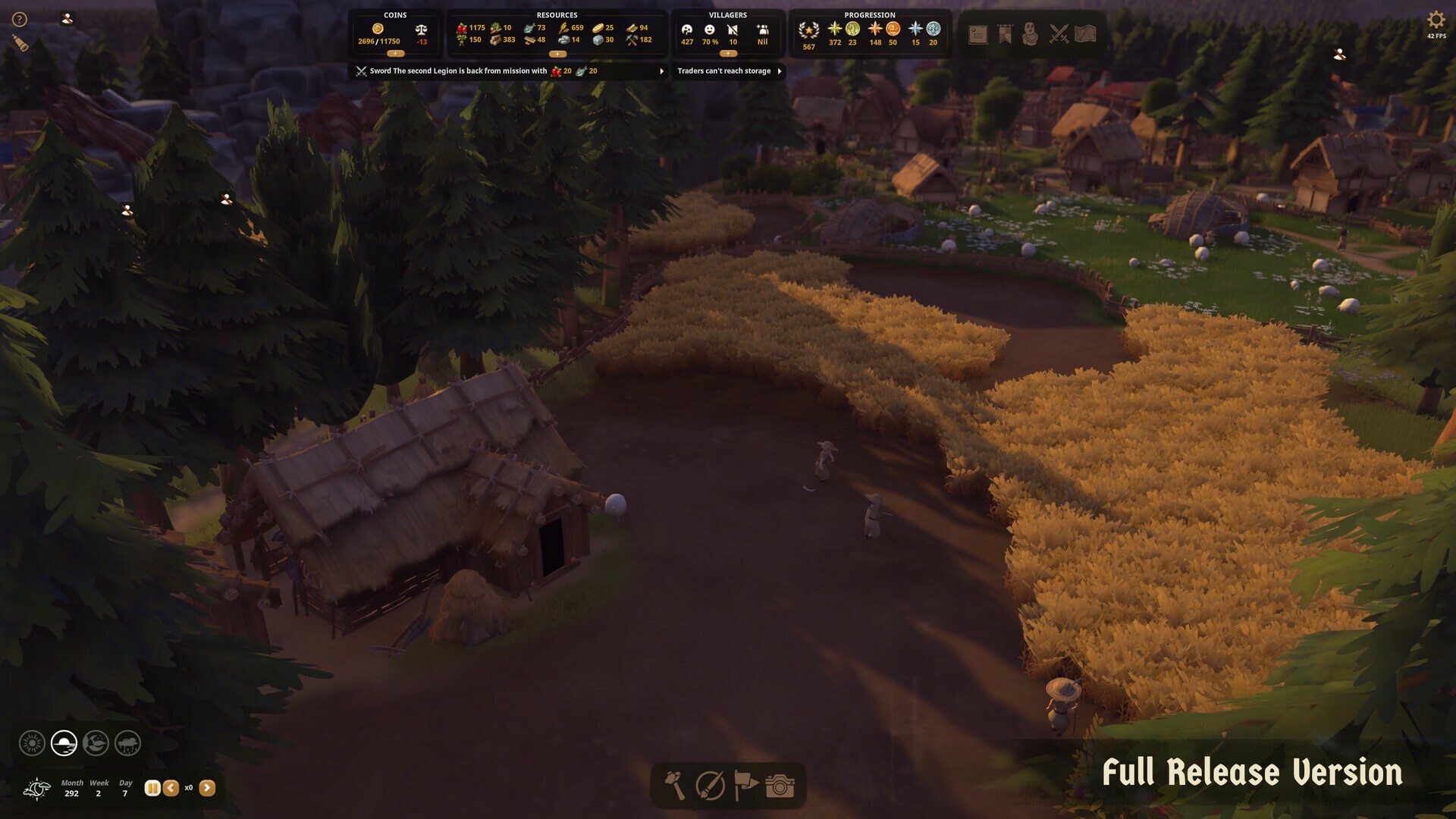
Task: Open the goblin idol worship panel
Action: (x=1031, y=34)
